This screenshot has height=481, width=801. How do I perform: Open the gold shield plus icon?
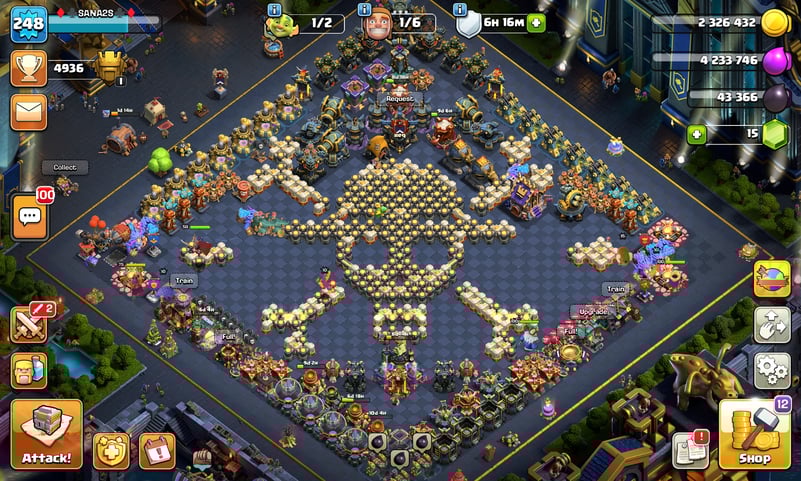tap(111, 451)
